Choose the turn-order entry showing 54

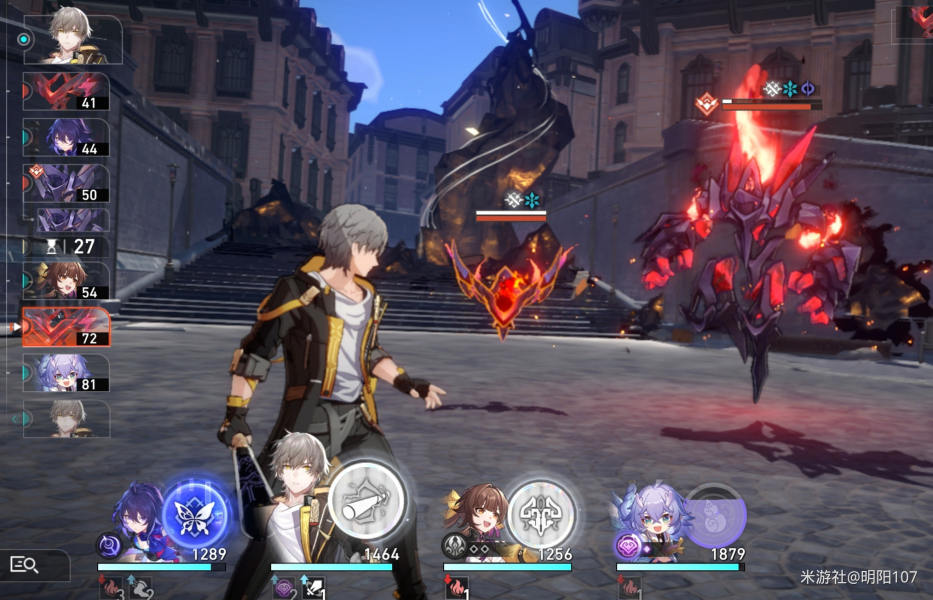[66, 281]
